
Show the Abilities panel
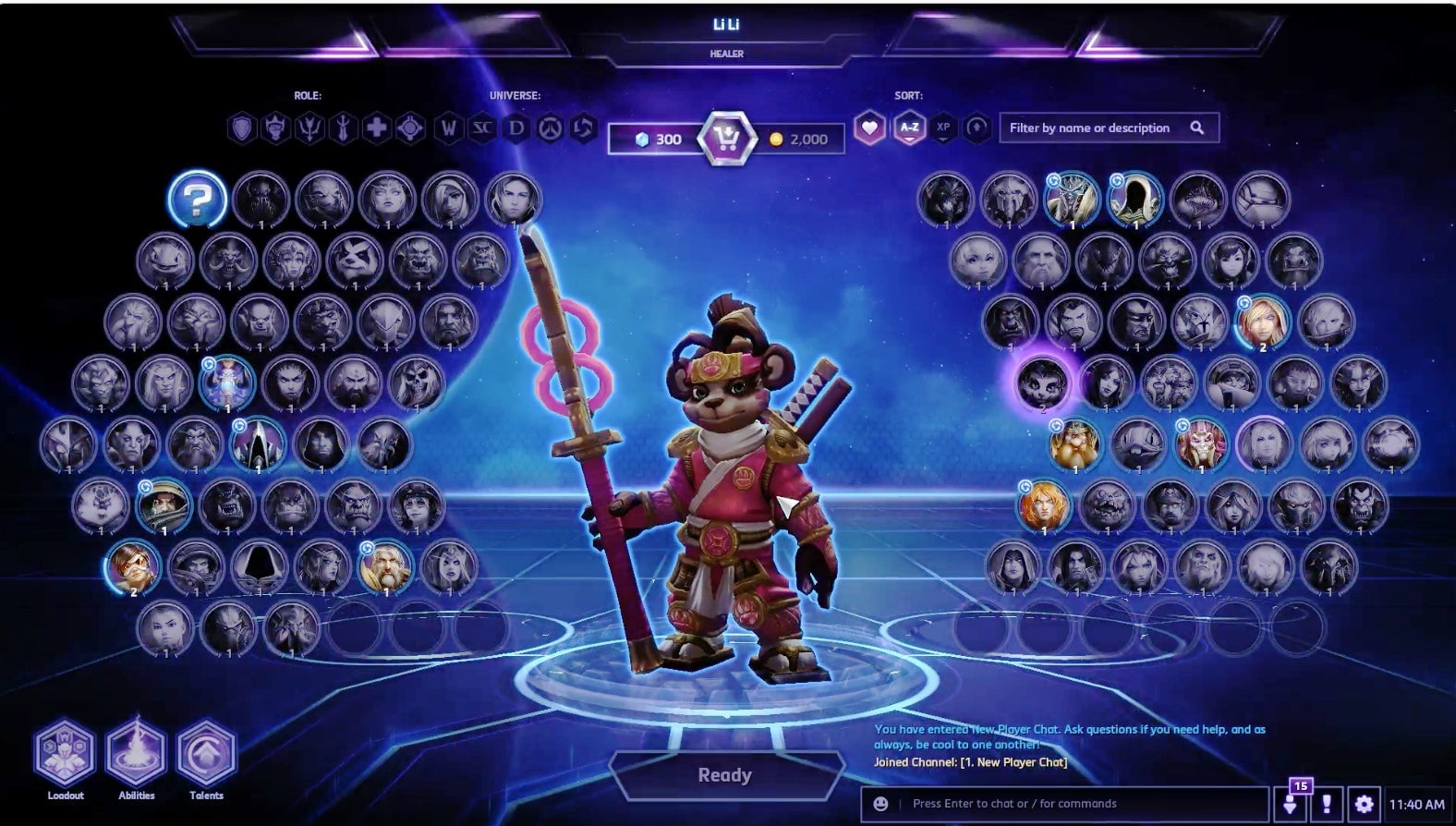pos(136,753)
